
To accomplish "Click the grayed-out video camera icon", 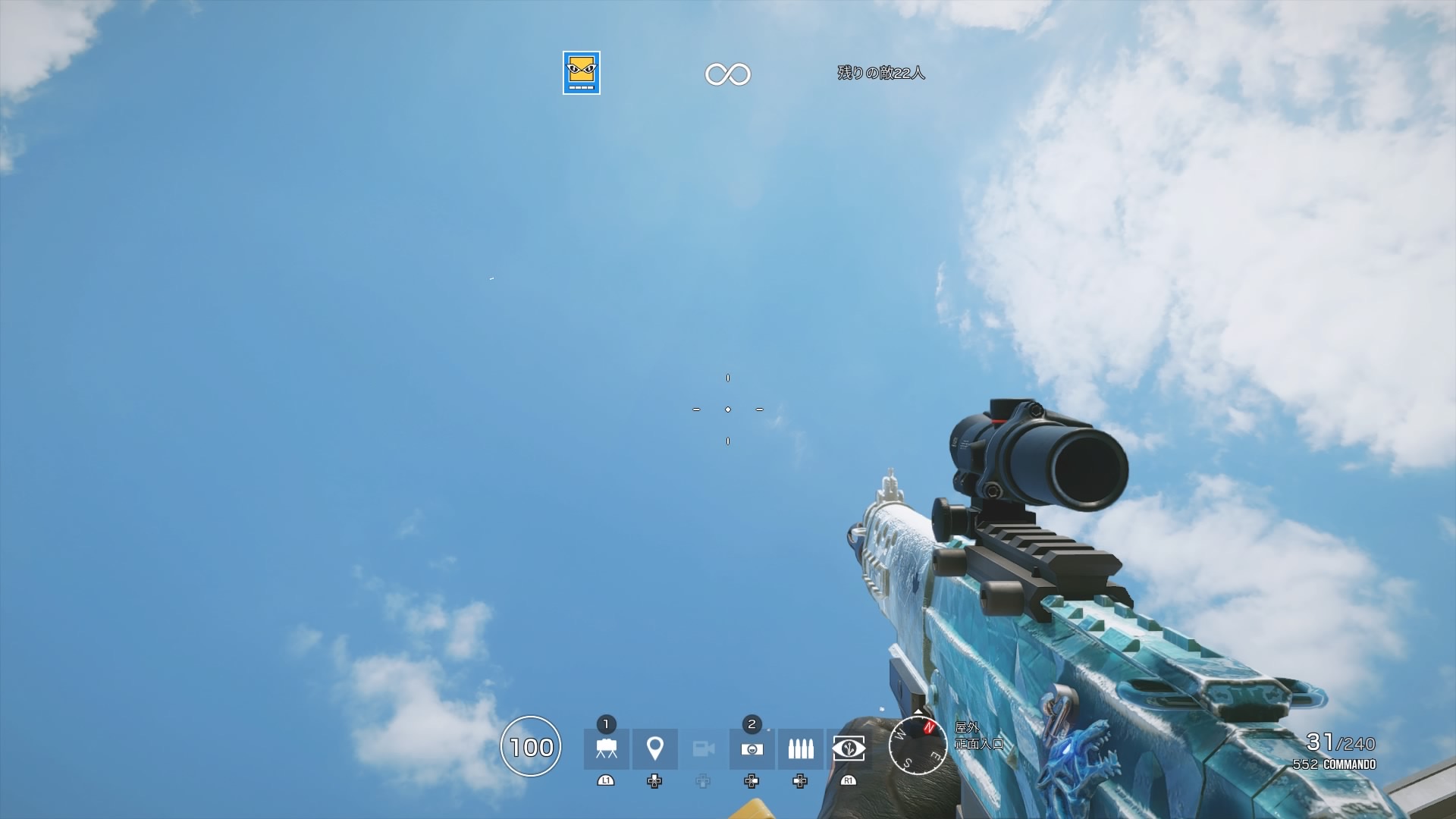I will point(703,749).
